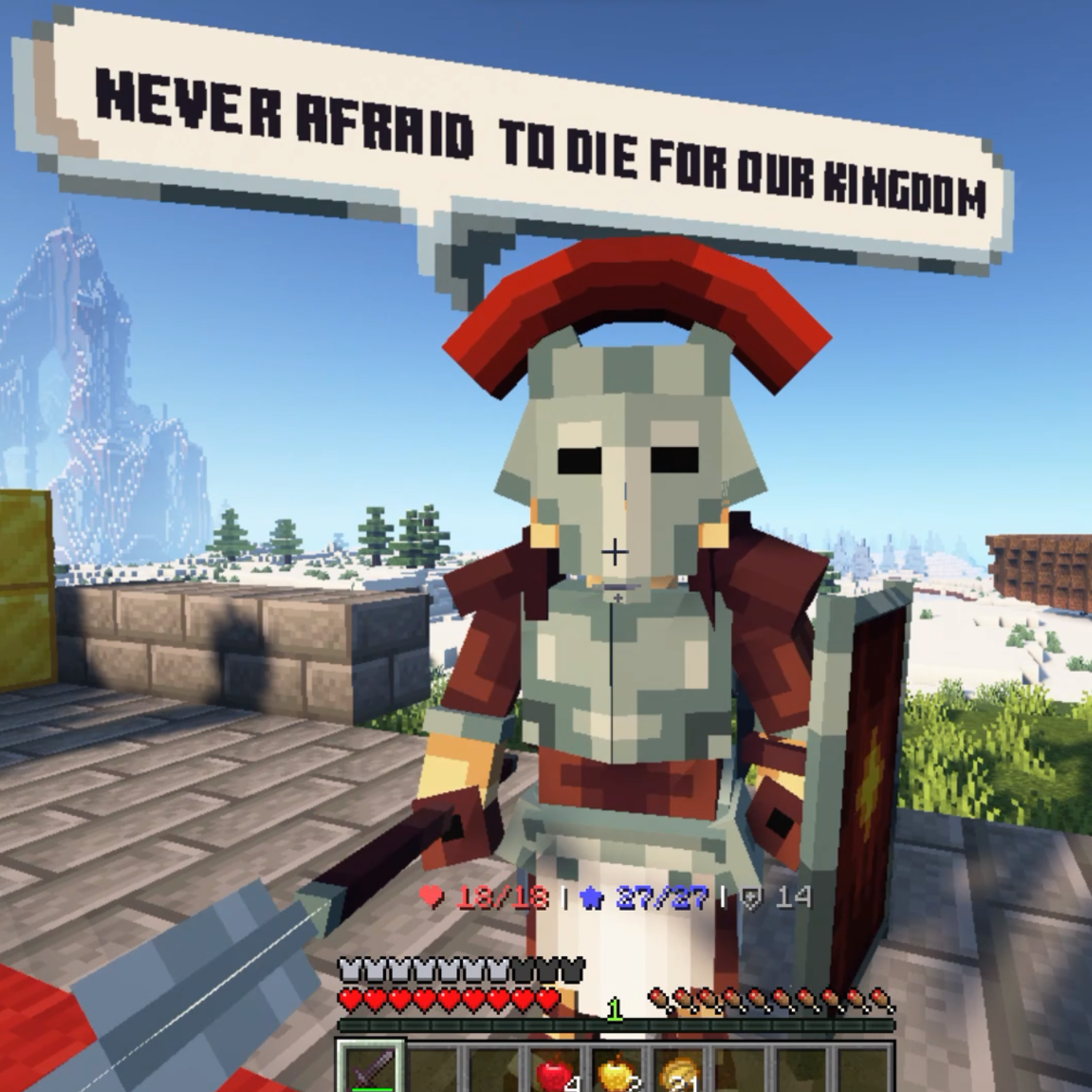Click an arrow icon above the hotbar
The width and height of the screenshot is (1092, 1092).
point(659,1000)
